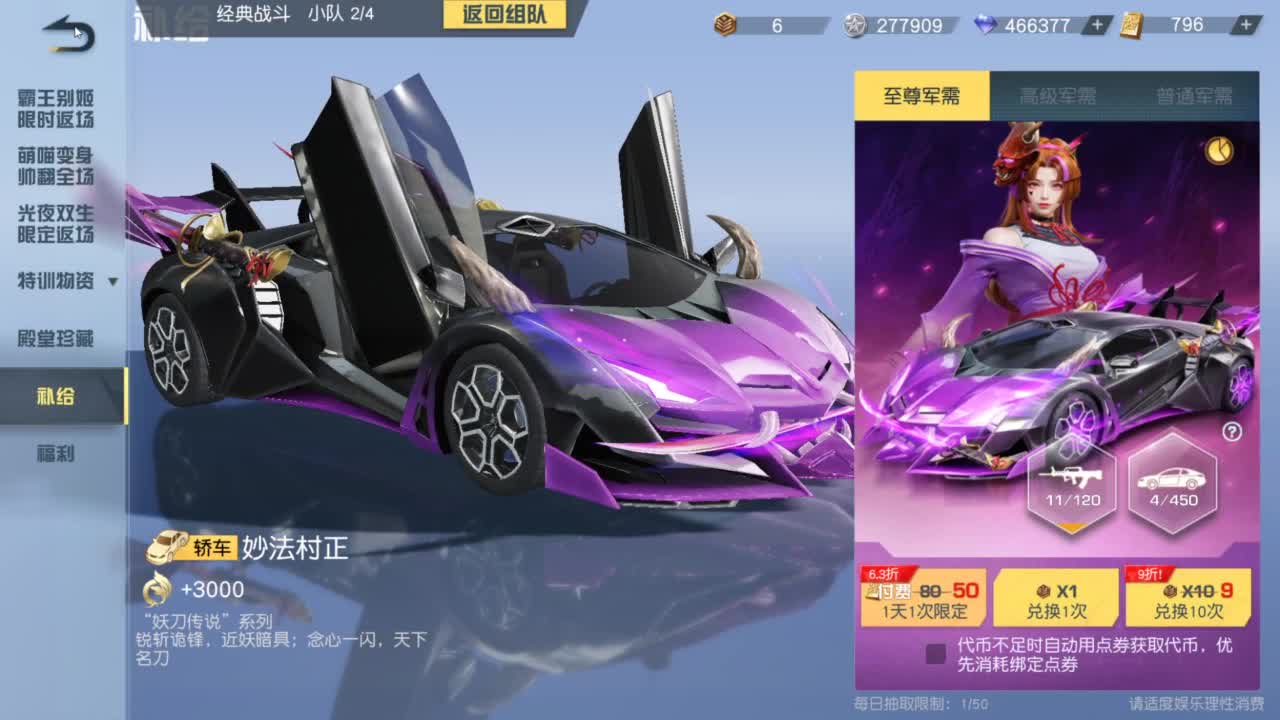The height and width of the screenshot is (720, 1280).
Task: Open the question mark help icon
Action: (1233, 430)
